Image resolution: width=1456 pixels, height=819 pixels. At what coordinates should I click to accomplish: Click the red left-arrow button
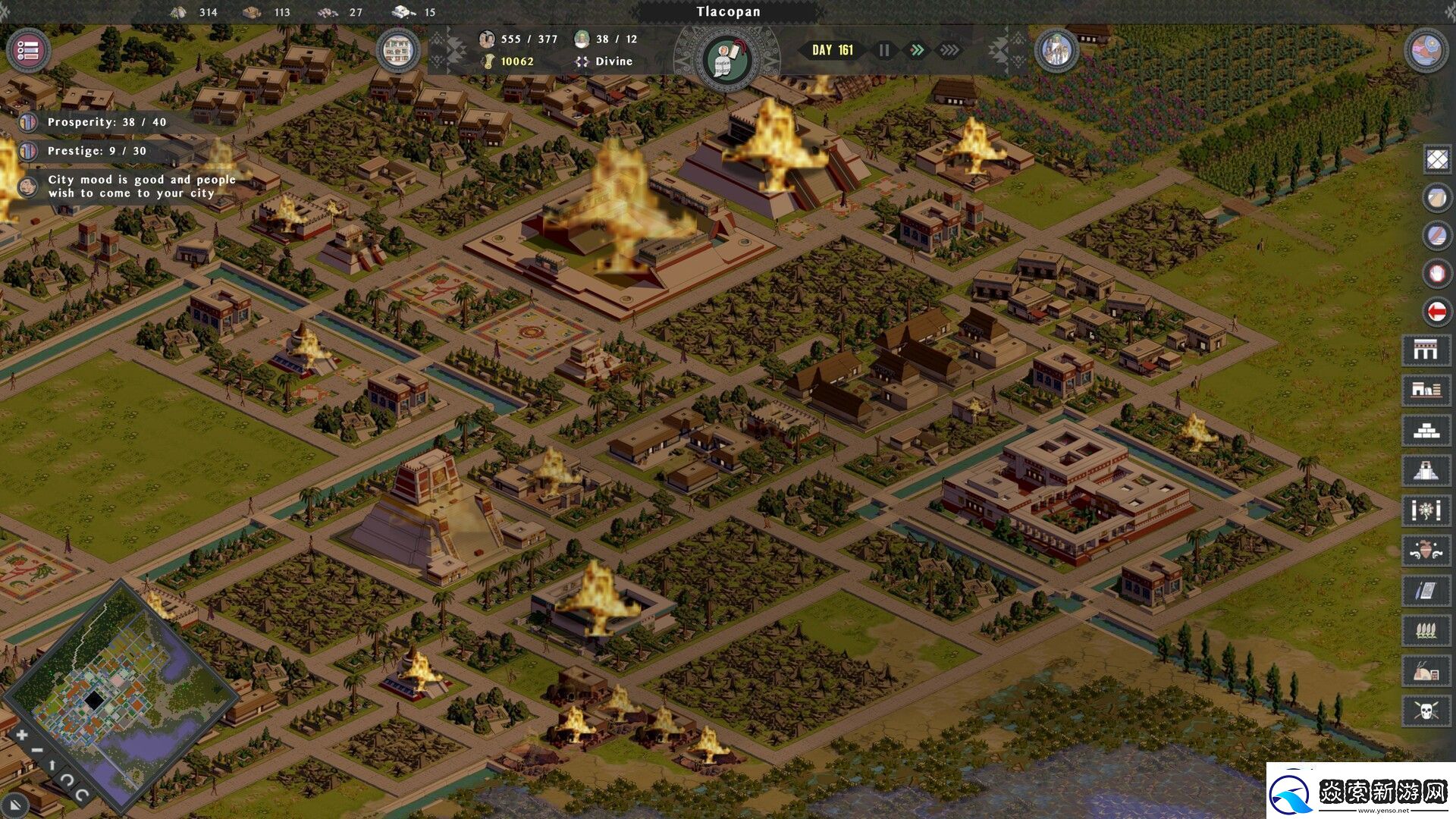click(x=1437, y=311)
